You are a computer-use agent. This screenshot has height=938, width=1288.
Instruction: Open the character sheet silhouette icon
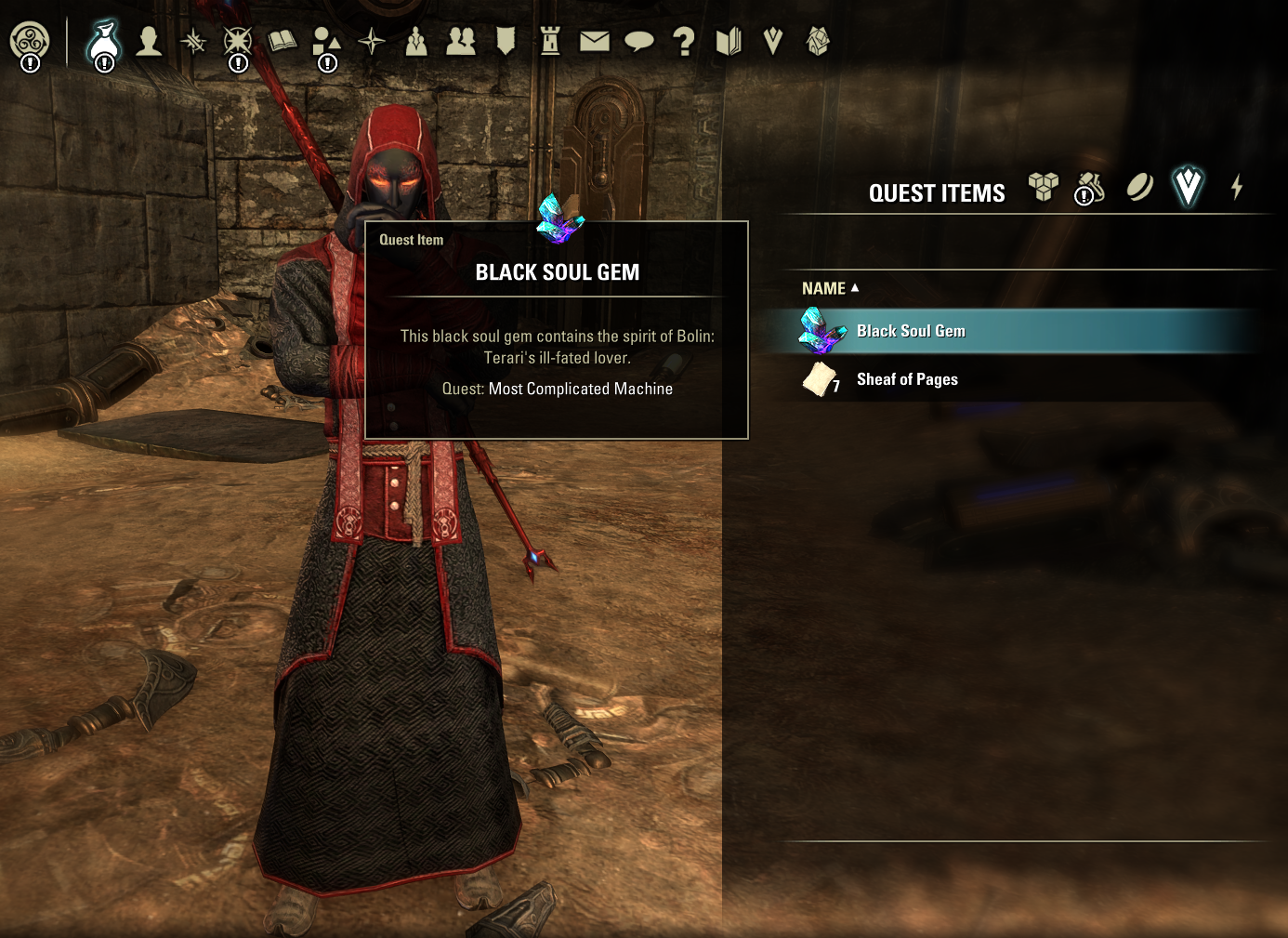click(x=149, y=41)
